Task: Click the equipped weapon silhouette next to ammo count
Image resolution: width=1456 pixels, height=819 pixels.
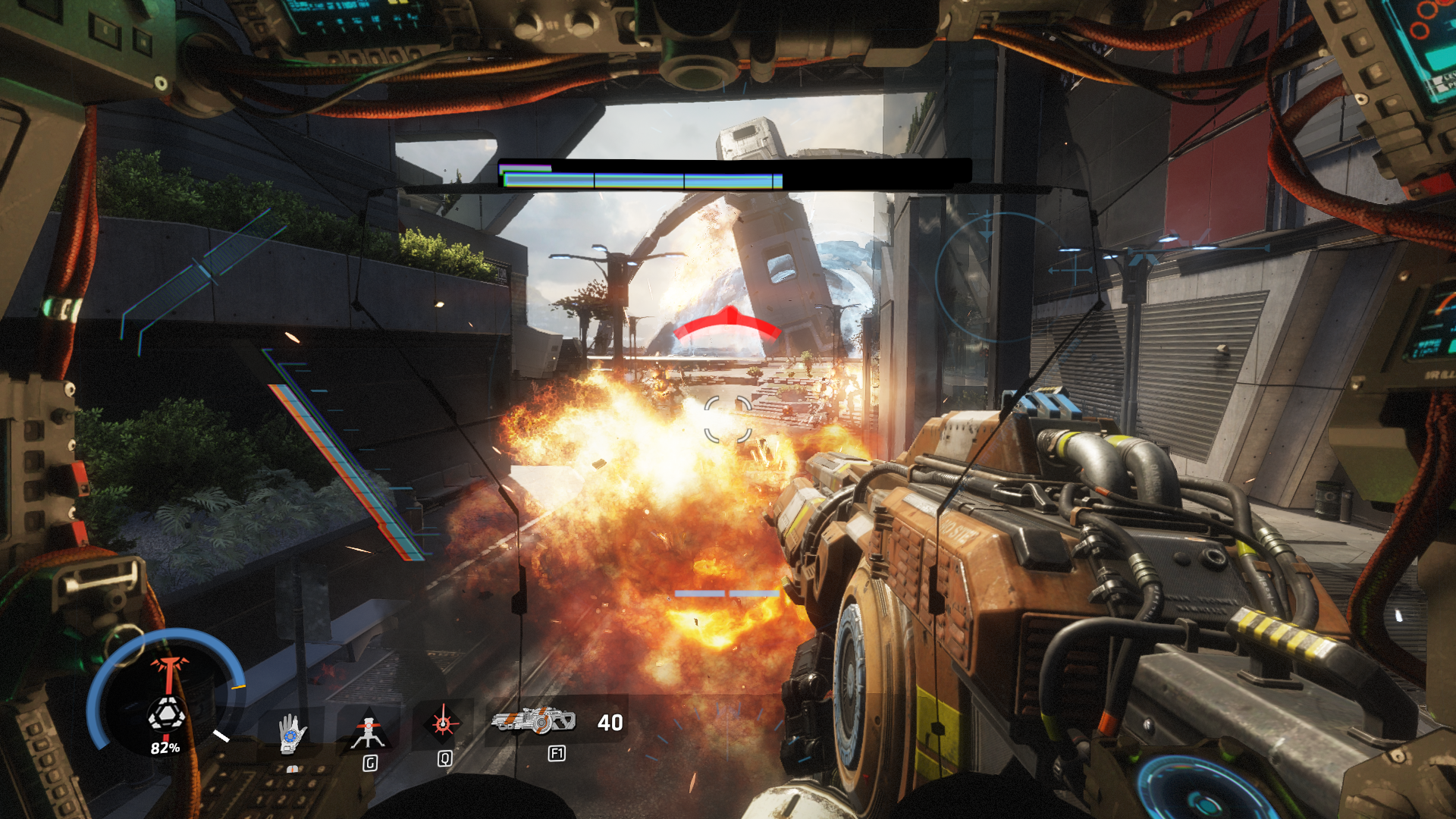Action: 533,723
